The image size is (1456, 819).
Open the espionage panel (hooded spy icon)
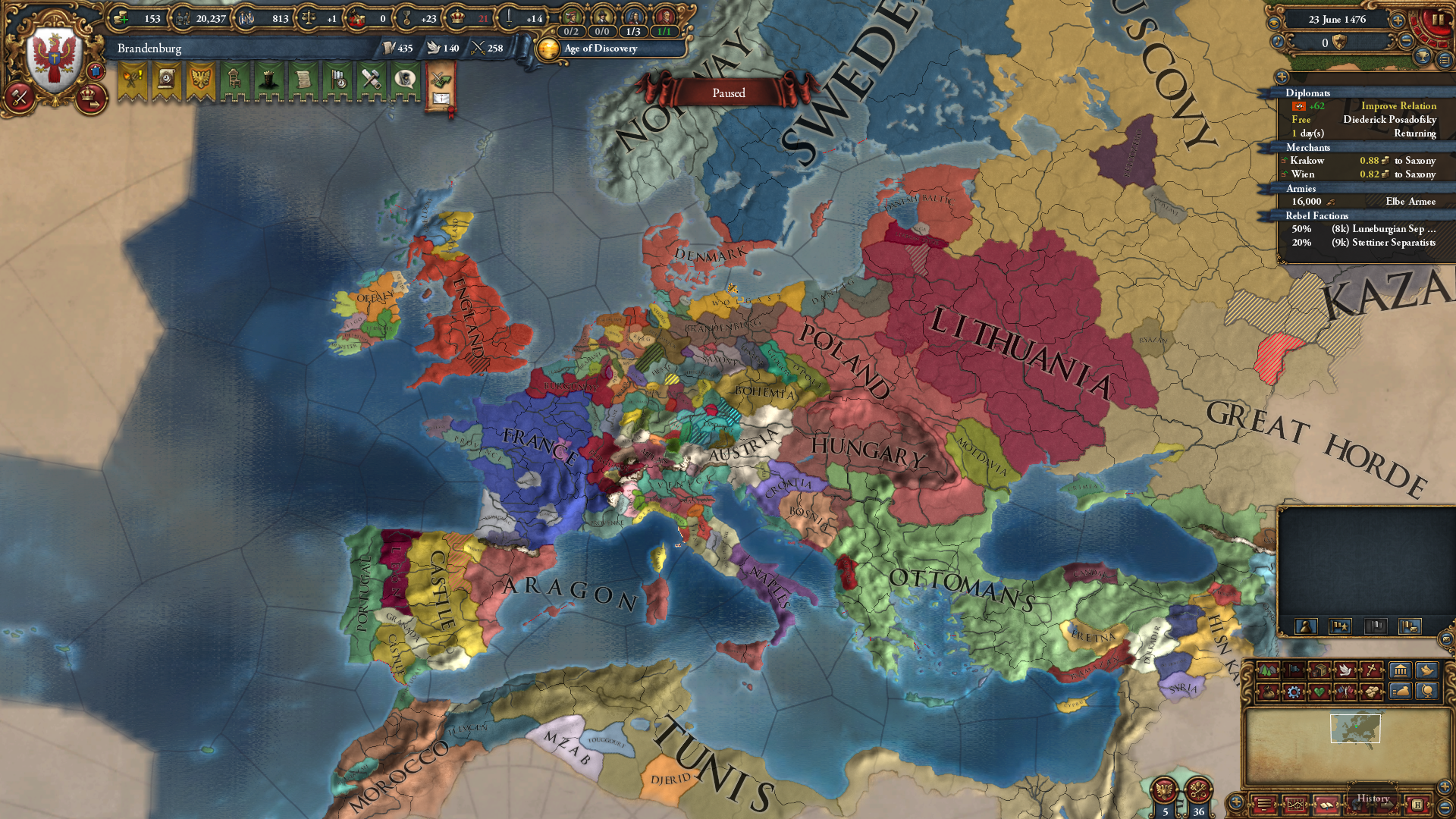tap(404, 80)
